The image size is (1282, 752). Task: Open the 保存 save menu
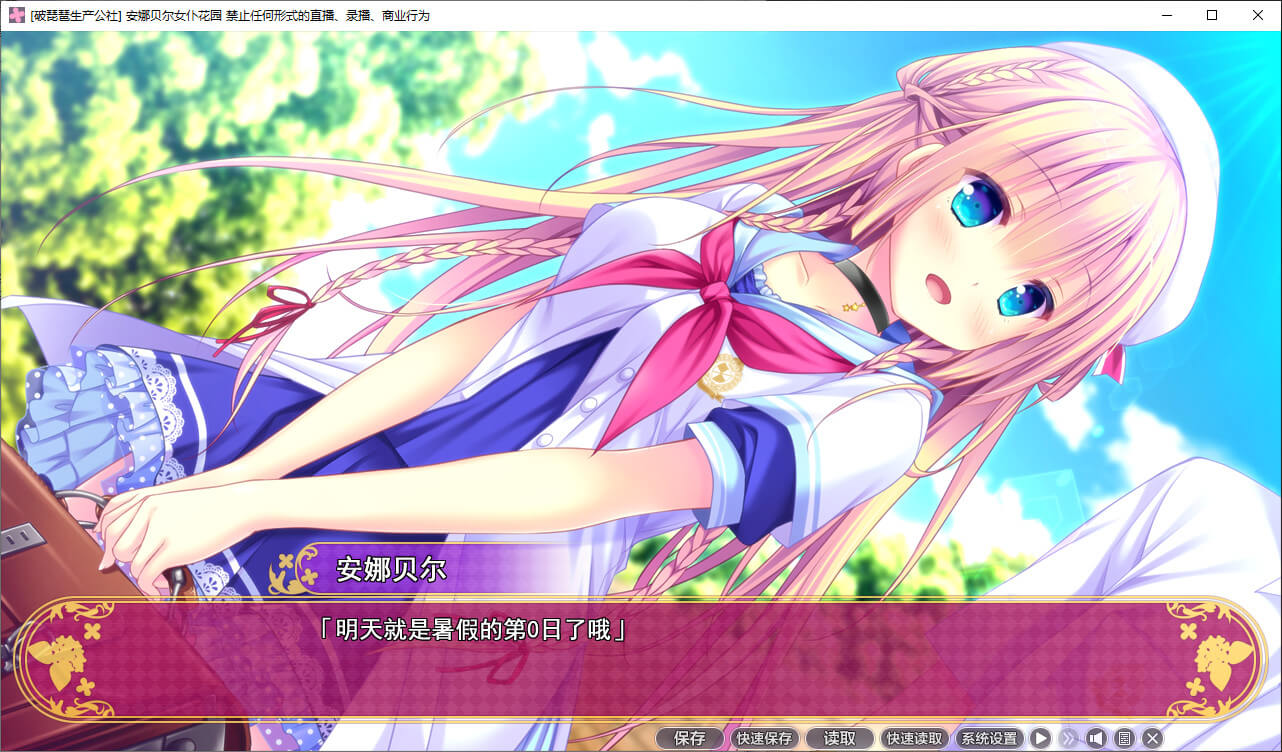690,738
